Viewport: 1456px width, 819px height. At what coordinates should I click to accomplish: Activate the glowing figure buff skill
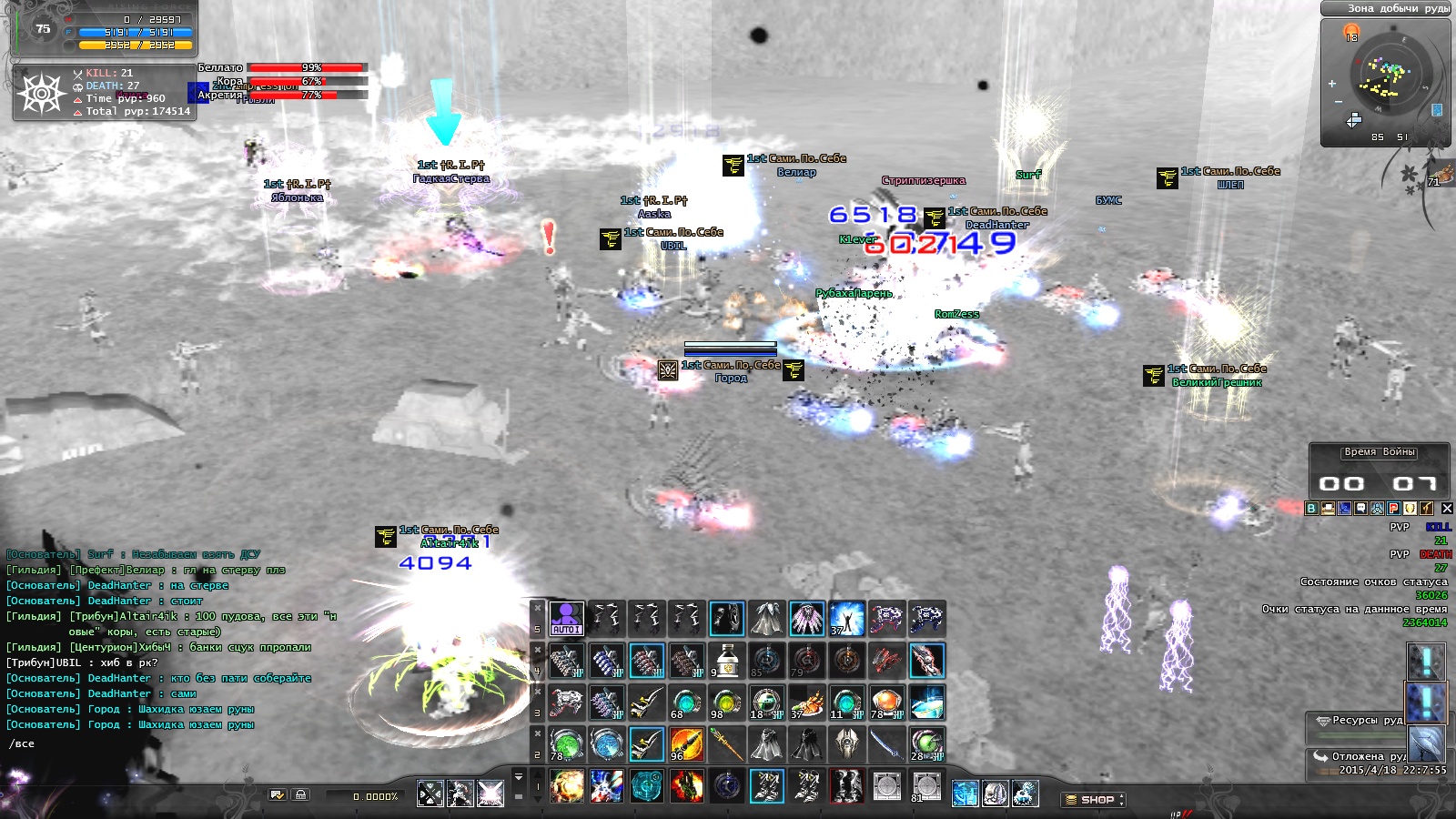[x=846, y=619]
